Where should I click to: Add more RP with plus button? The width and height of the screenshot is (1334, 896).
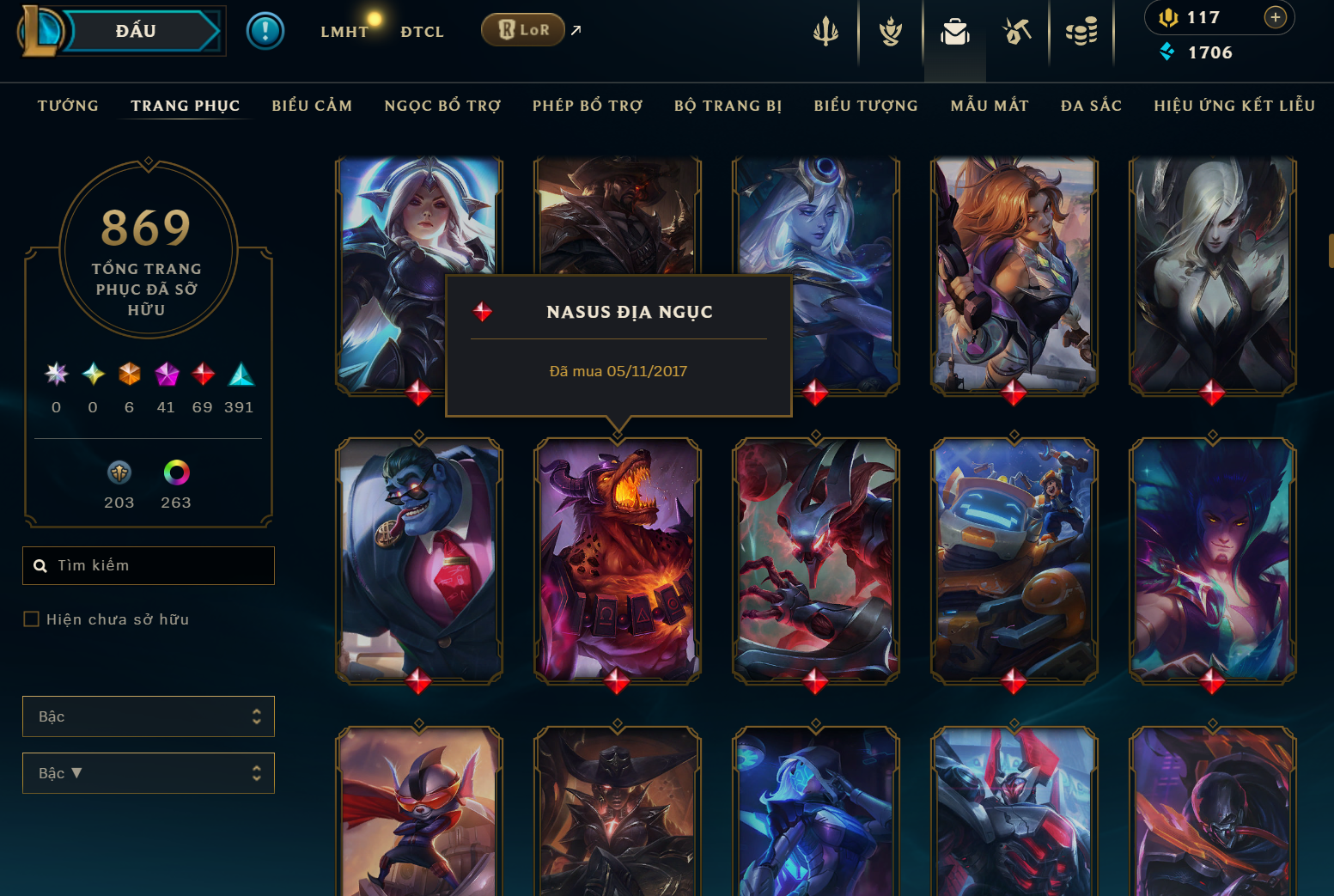1276,17
